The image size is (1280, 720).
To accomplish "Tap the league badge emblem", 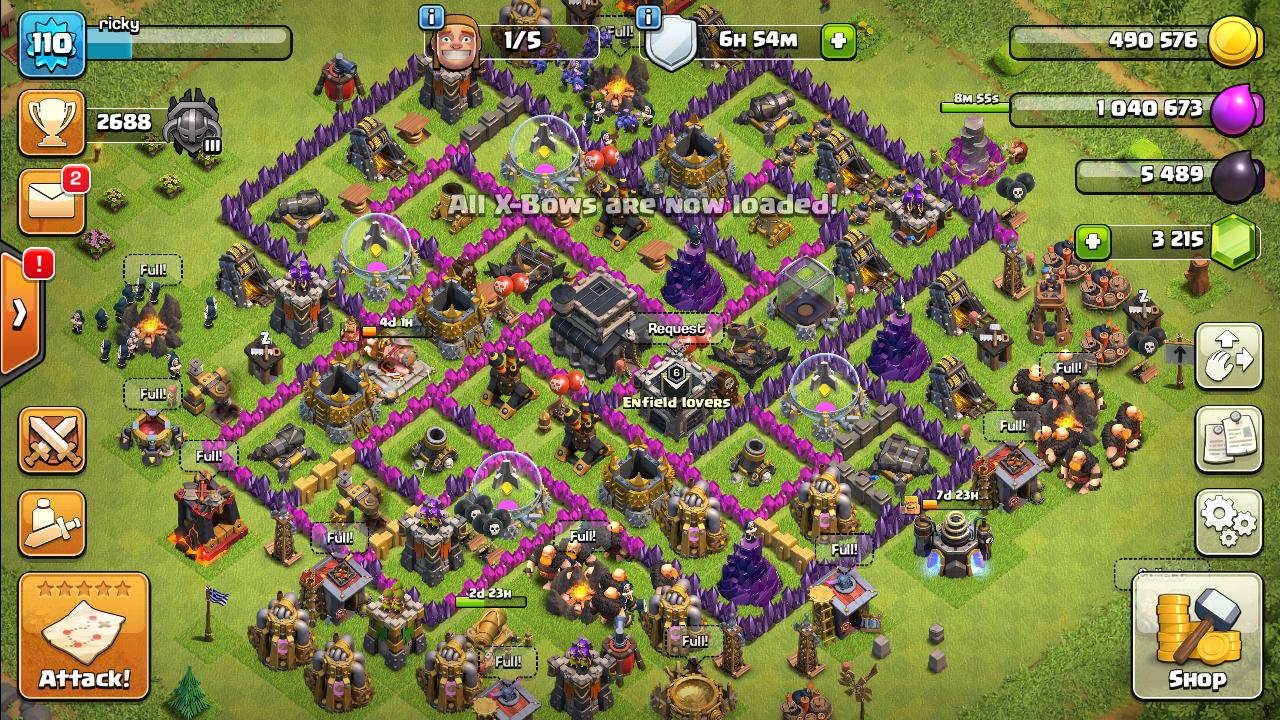I will click(x=192, y=123).
